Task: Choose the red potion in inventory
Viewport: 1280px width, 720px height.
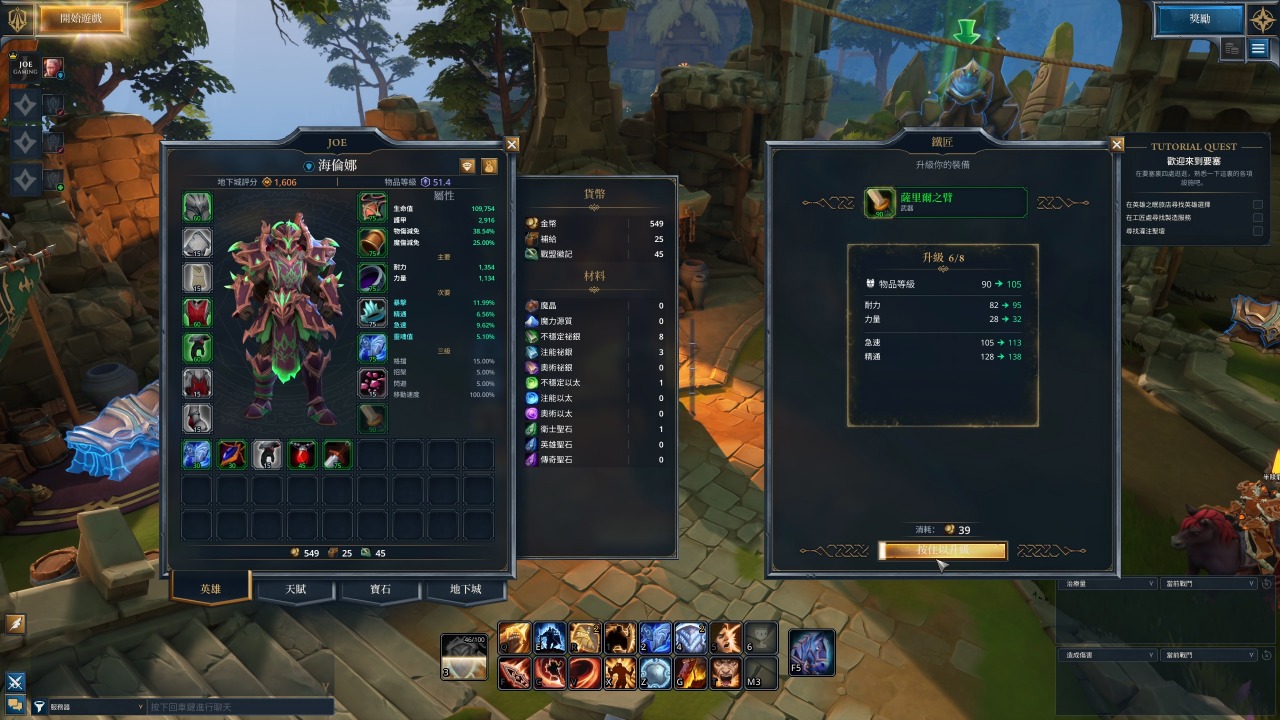Action: pyautogui.click(x=303, y=454)
